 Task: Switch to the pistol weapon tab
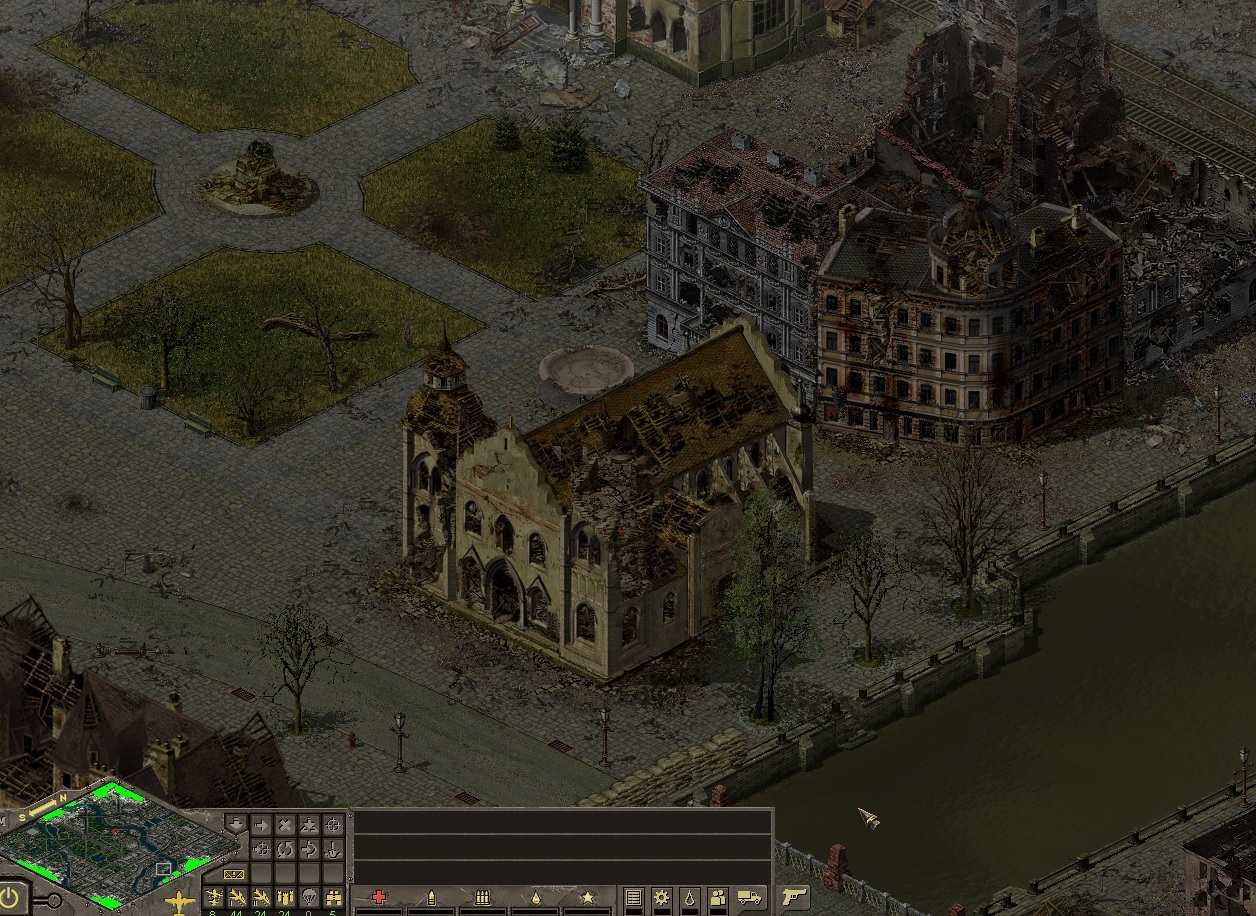794,897
